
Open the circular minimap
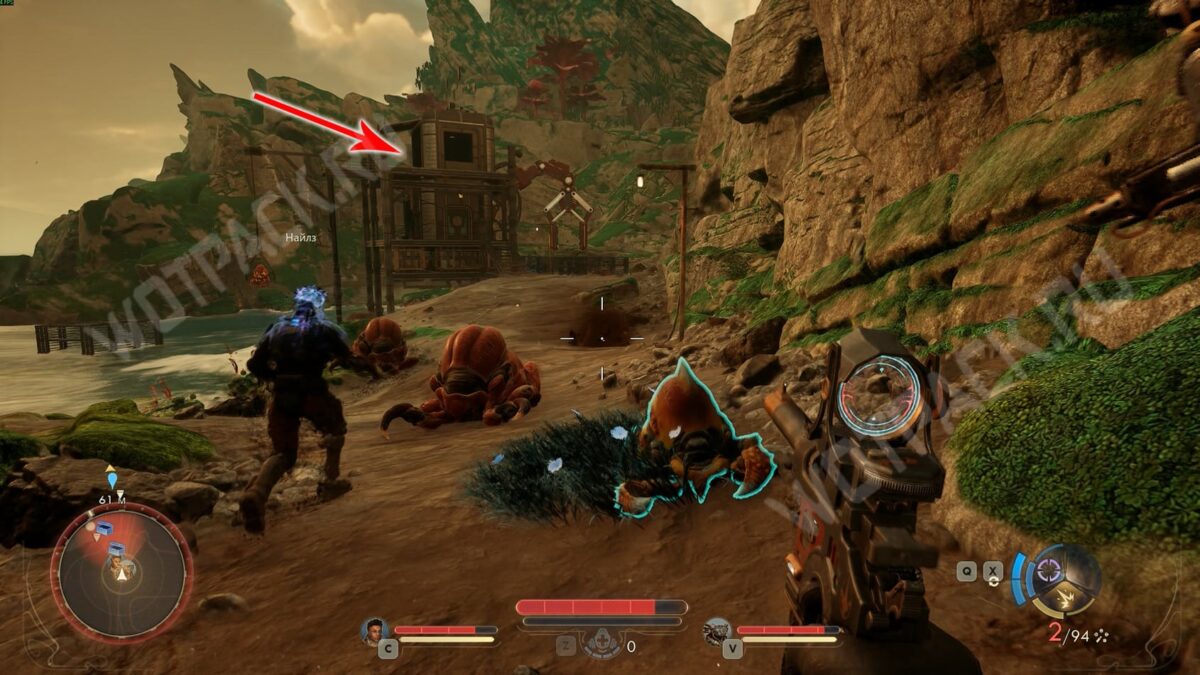point(121,571)
